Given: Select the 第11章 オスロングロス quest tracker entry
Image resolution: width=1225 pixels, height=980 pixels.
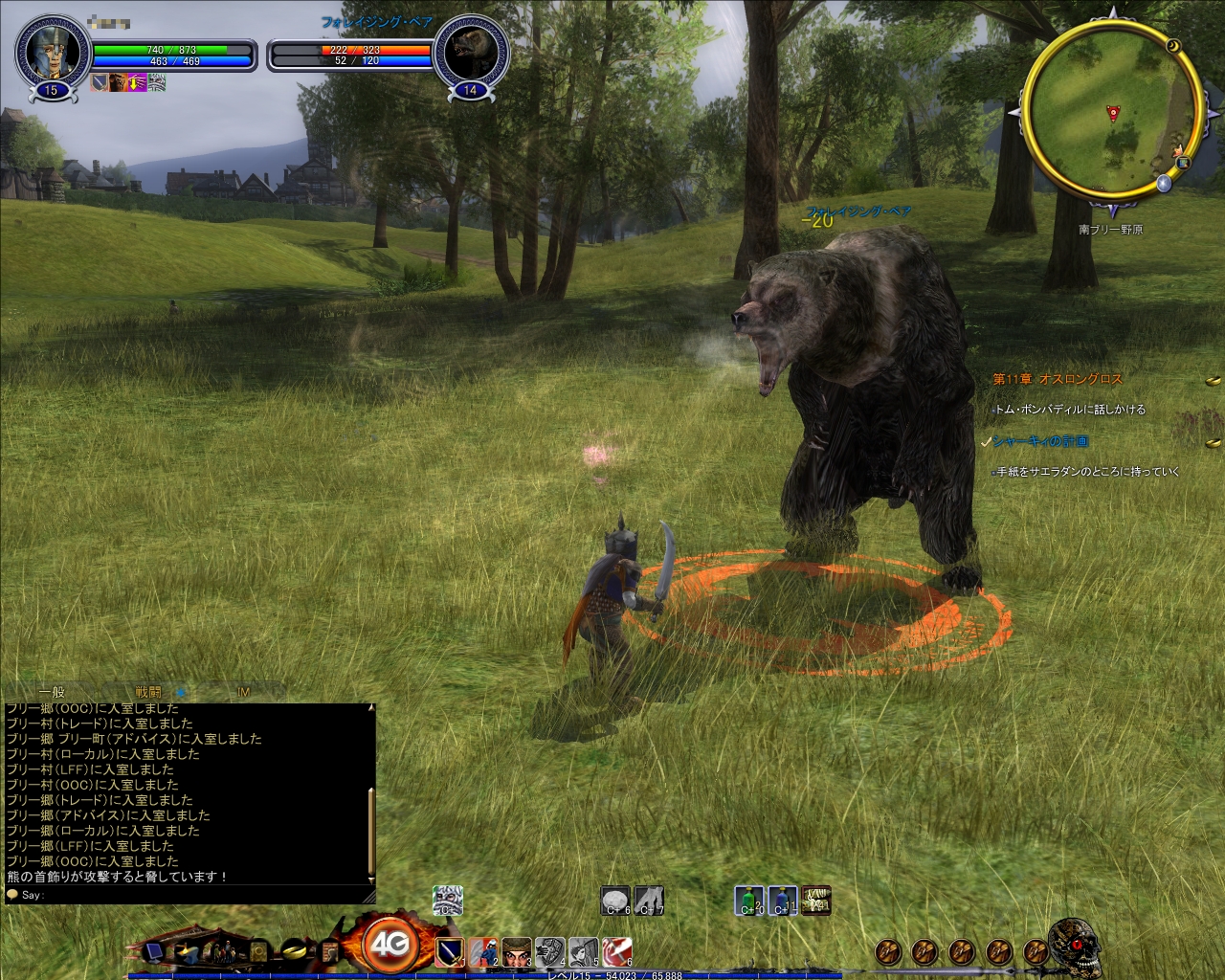Looking at the screenshot, I should pos(1058,379).
